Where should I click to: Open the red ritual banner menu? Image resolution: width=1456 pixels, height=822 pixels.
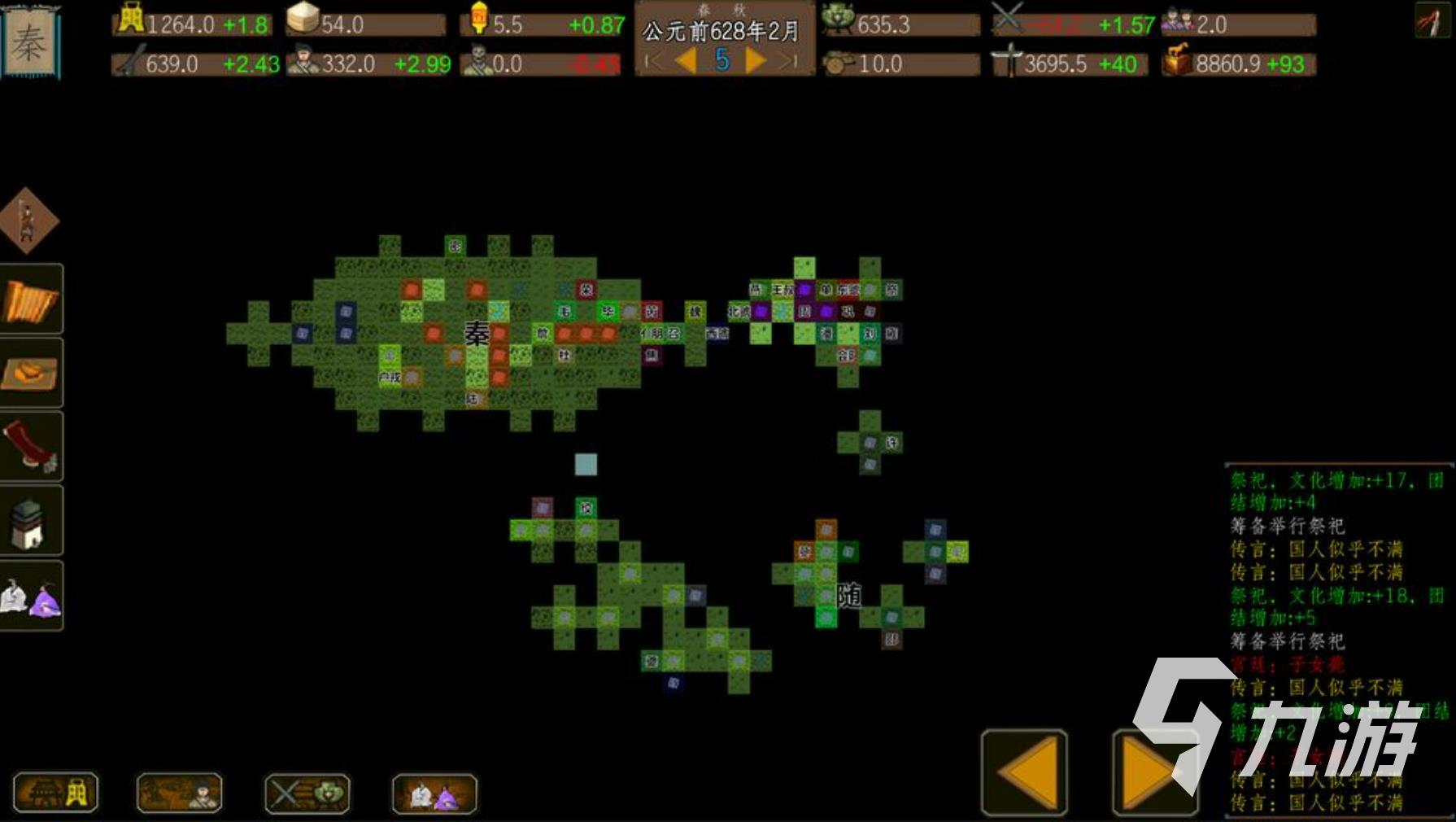click(31, 446)
